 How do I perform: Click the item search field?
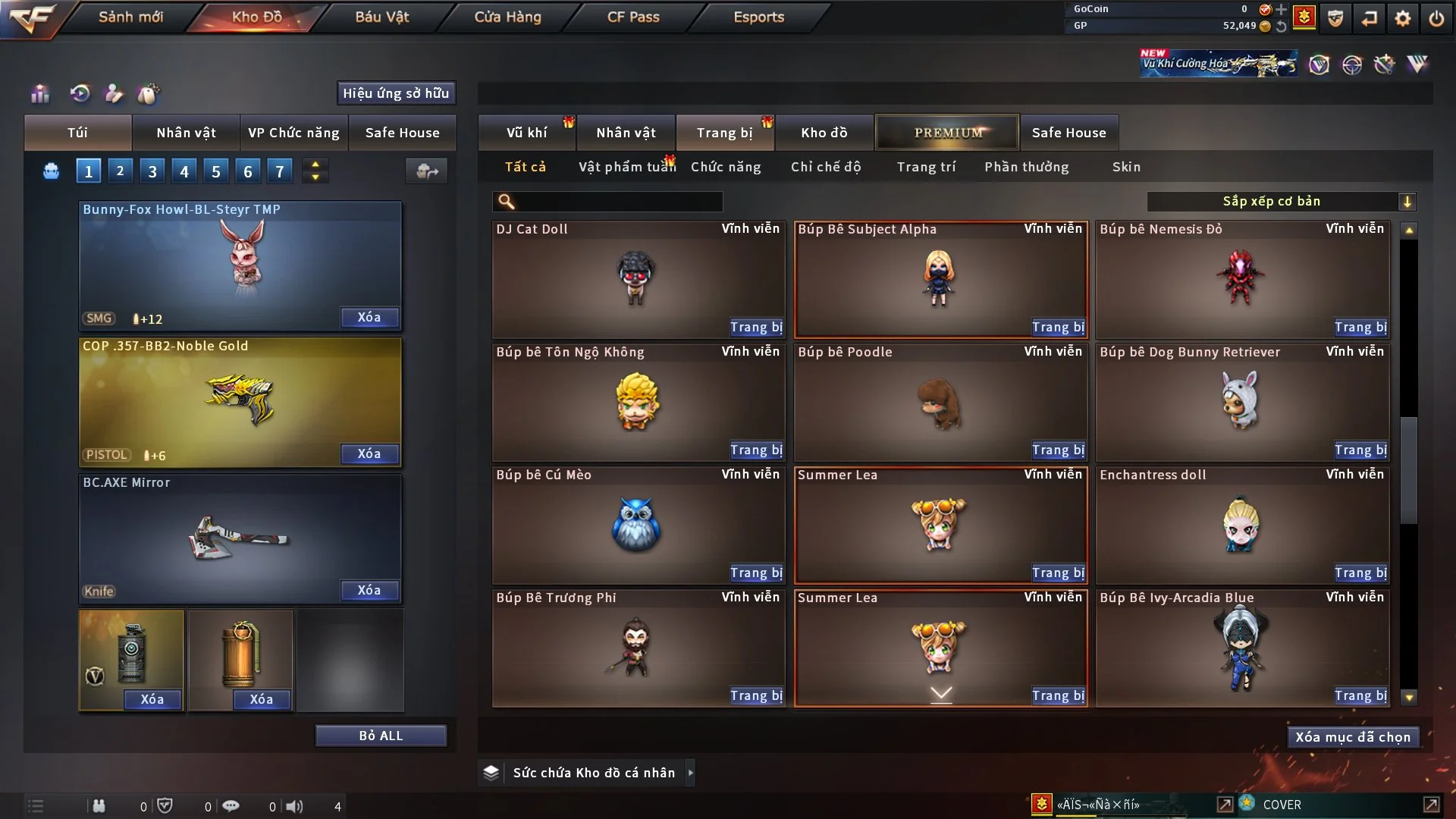click(618, 202)
